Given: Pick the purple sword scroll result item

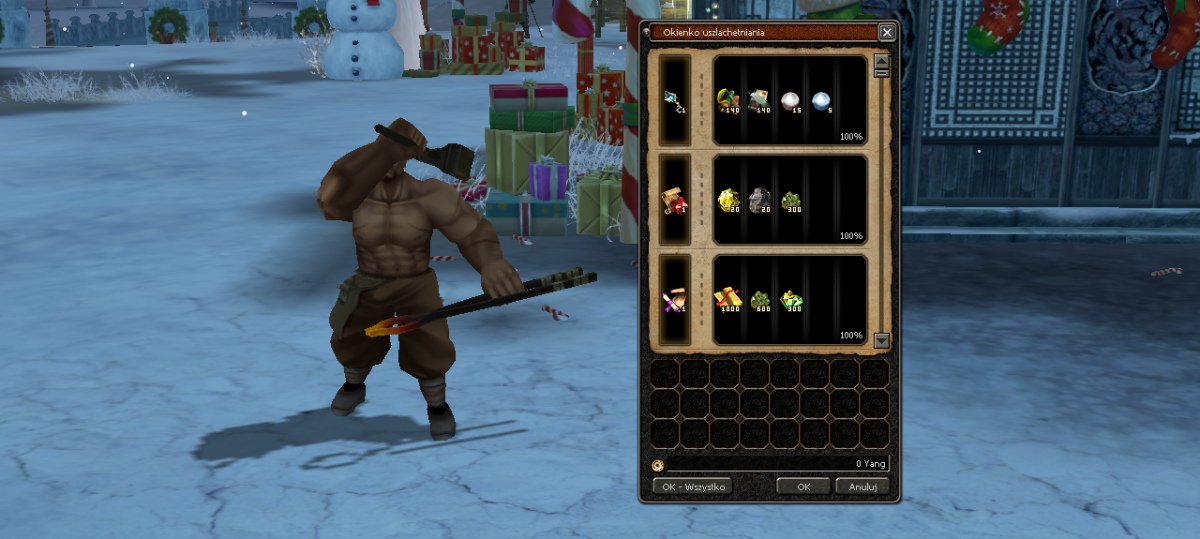Looking at the screenshot, I should pyautogui.click(x=675, y=300).
